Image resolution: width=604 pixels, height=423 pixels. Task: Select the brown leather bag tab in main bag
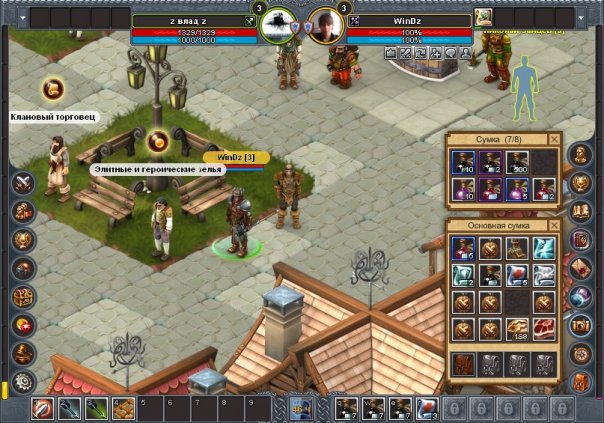(x=464, y=364)
